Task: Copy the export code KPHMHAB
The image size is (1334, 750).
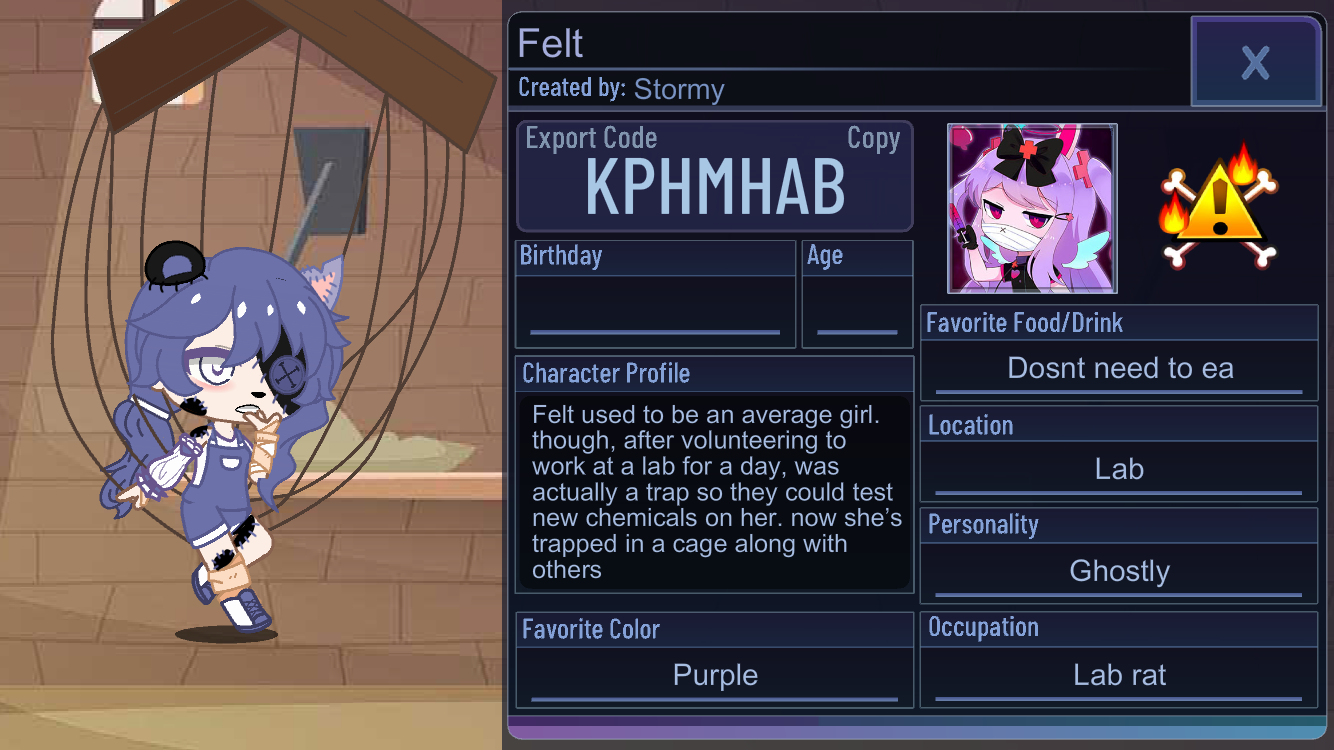Action: coord(873,139)
